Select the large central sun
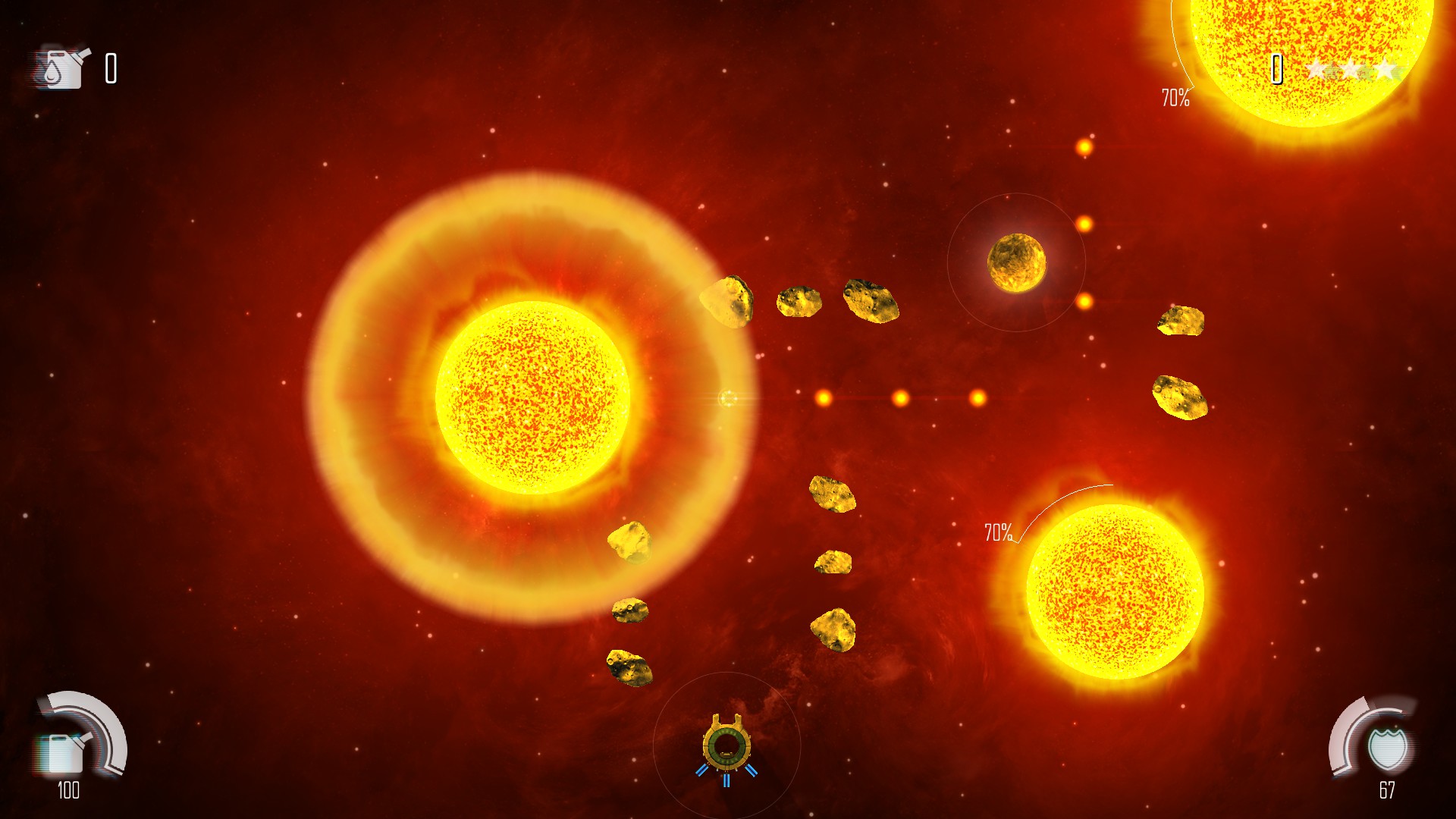 [x=531, y=398]
